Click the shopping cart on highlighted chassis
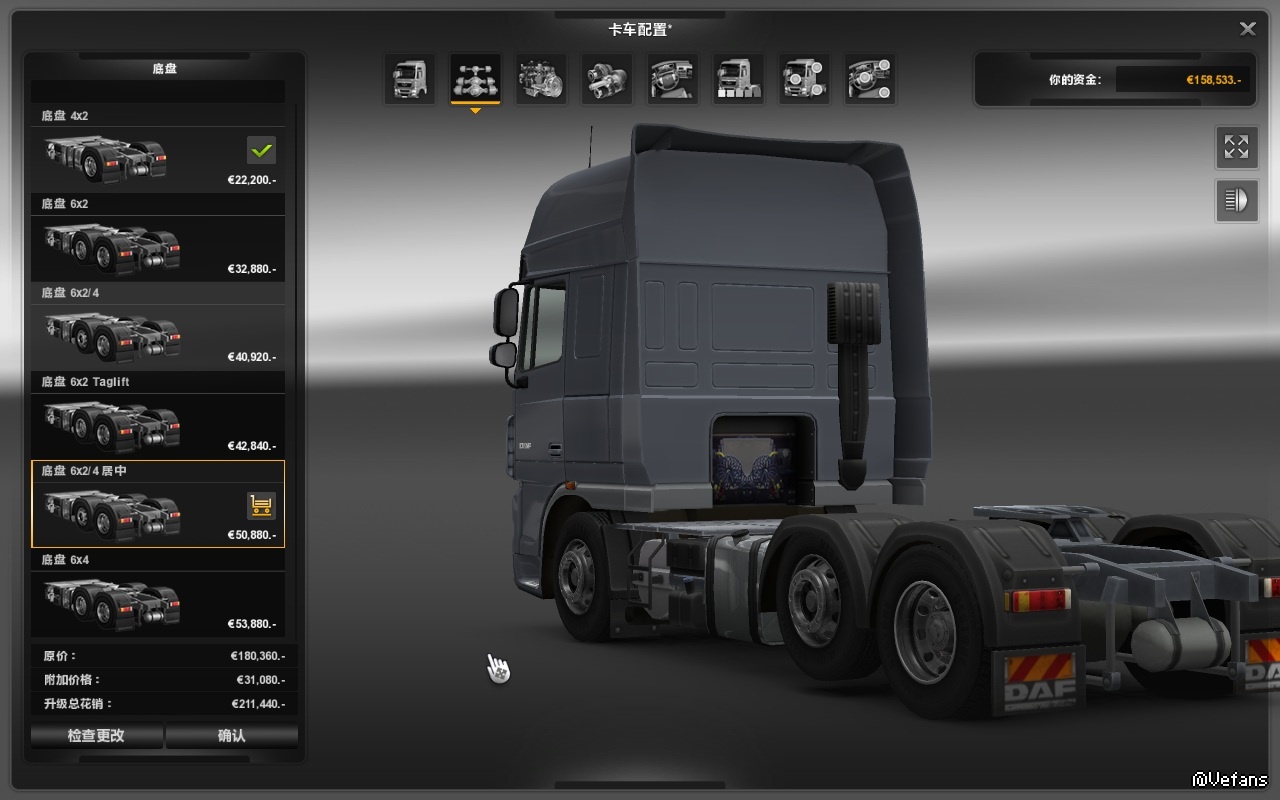Viewport: 1280px width, 800px height. pos(261,506)
